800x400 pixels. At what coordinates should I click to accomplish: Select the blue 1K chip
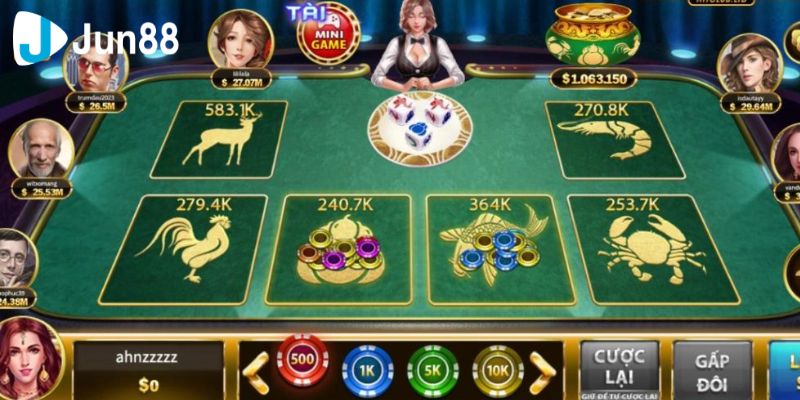[367, 370]
